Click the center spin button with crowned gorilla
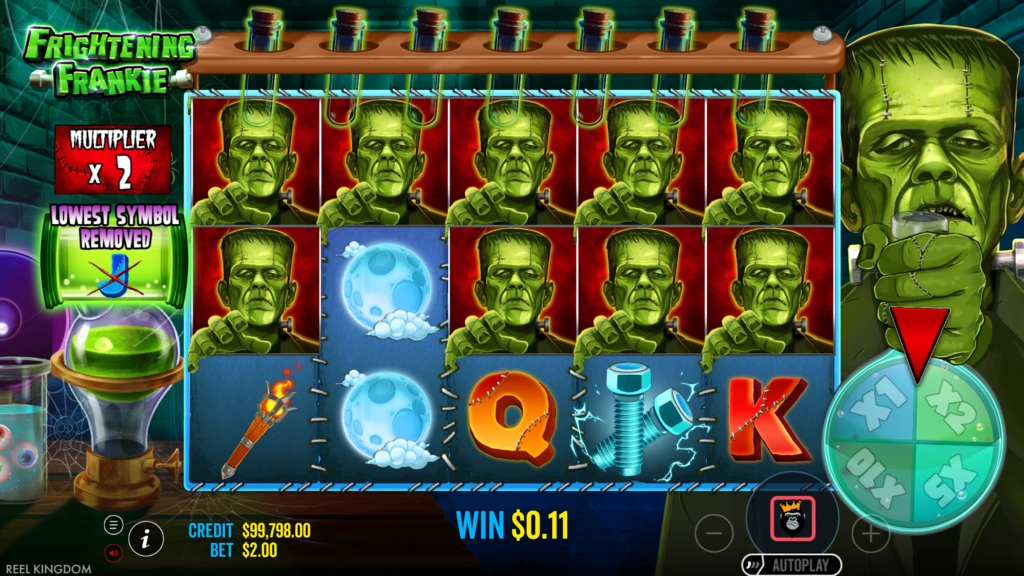The width and height of the screenshot is (1024, 576). 792,518
